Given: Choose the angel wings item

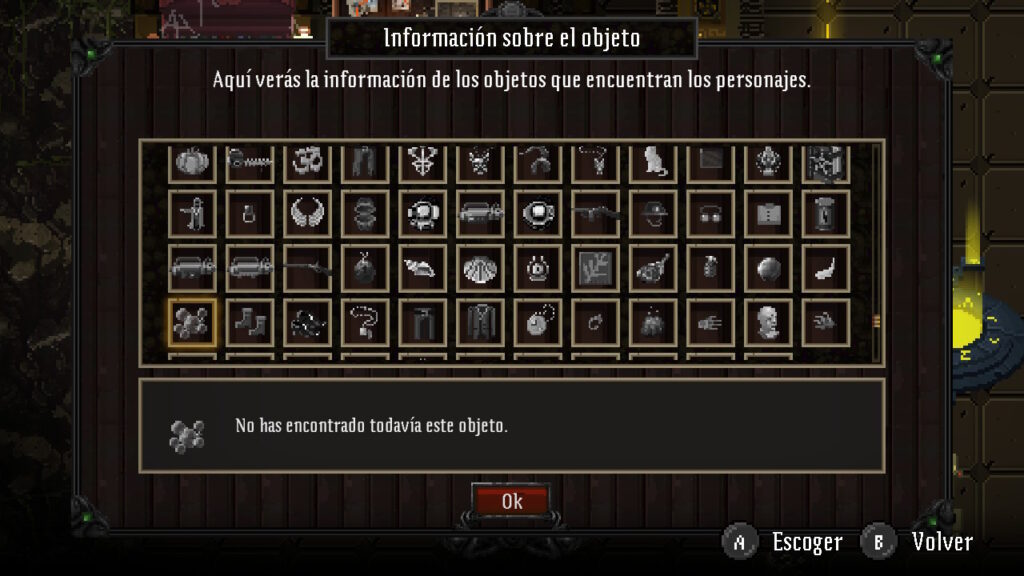Looking at the screenshot, I should click(x=307, y=213).
